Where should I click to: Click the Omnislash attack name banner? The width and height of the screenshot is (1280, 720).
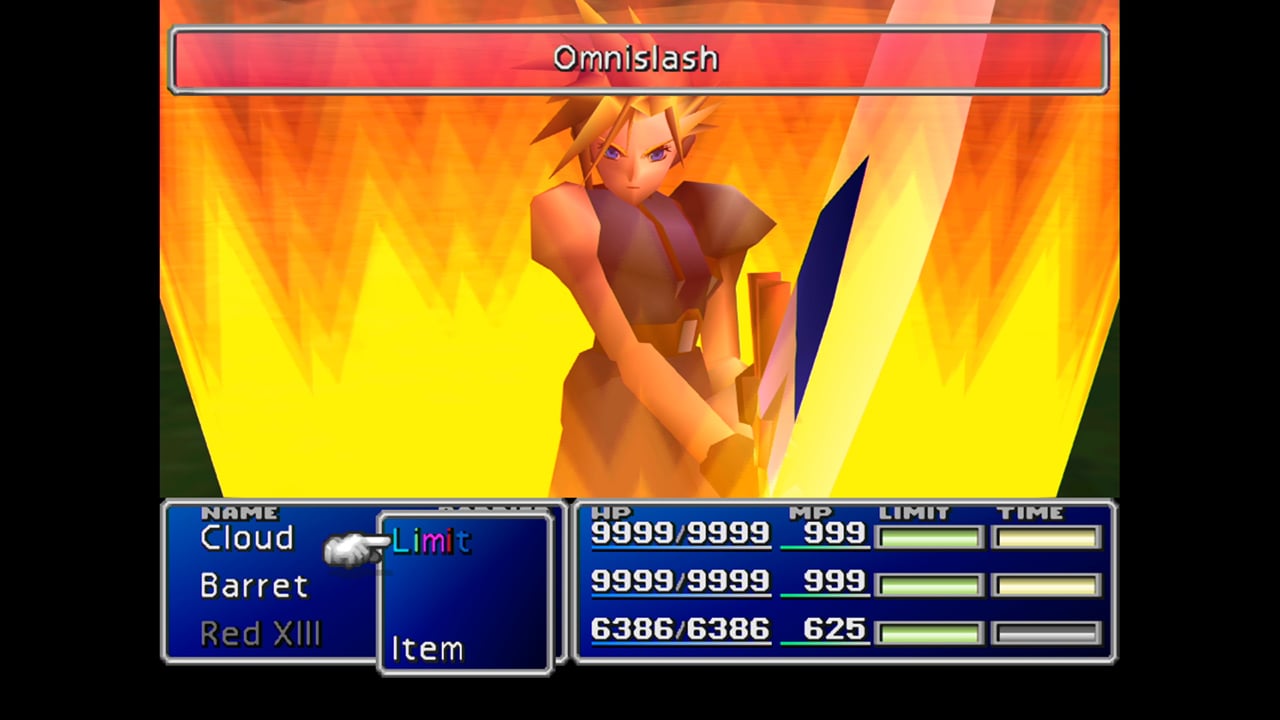click(x=637, y=59)
